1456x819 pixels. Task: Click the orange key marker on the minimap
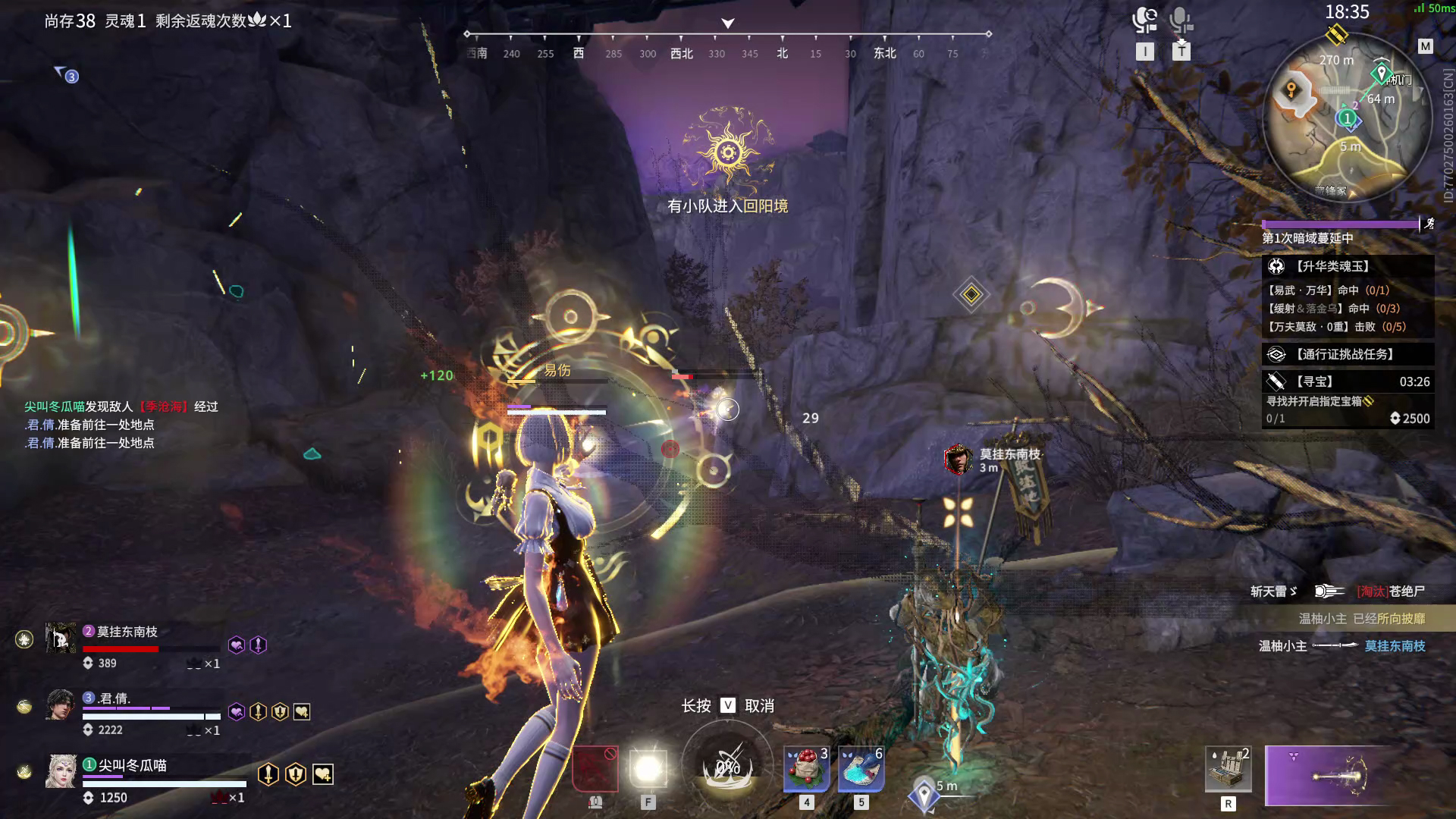point(1291,91)
